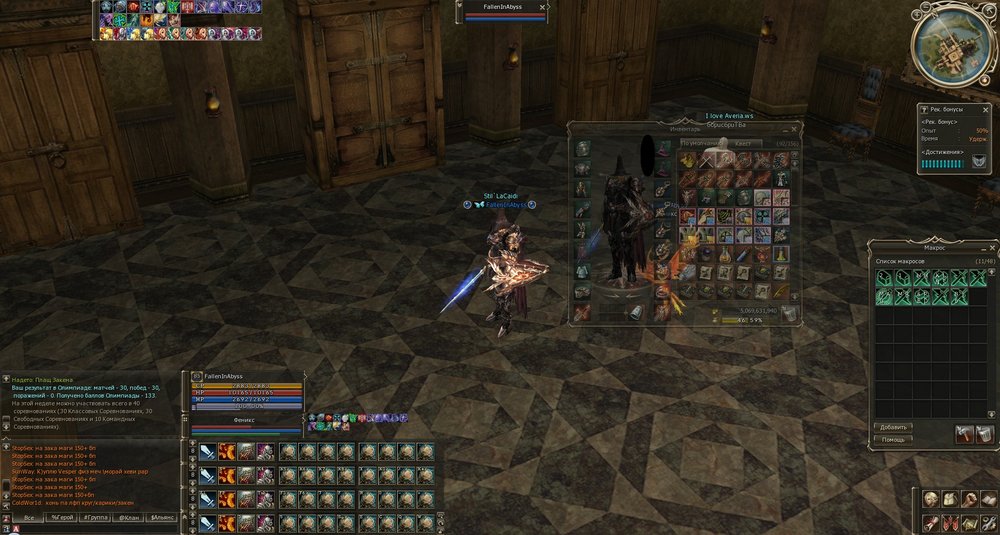Select the first macro in the list
The height and width of the screenshot is (535, 1000).
pos(885,278)
